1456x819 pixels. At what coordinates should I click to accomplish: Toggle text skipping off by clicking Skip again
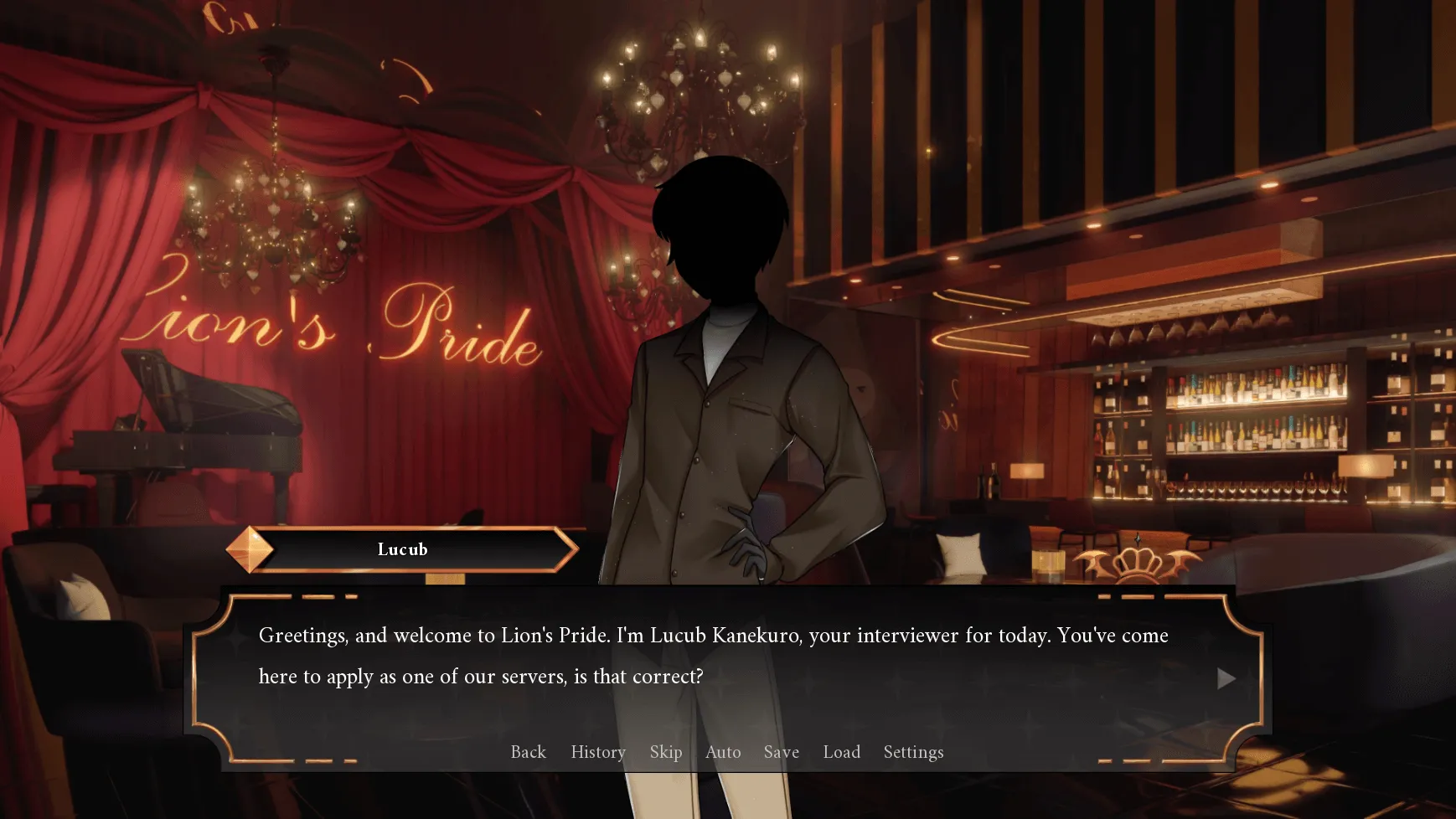[666, 752]
